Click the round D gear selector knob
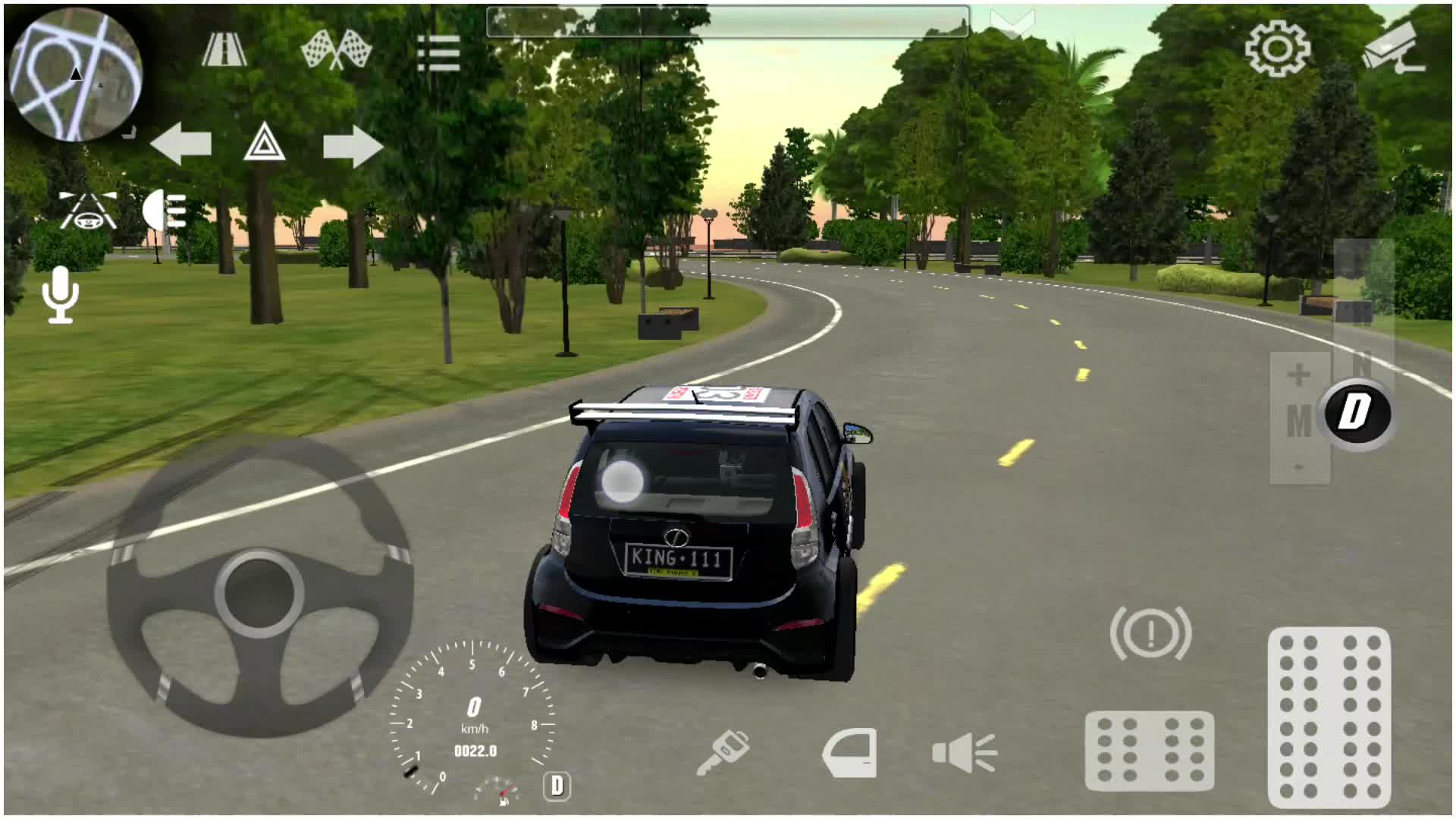 tap(1357, 414)
